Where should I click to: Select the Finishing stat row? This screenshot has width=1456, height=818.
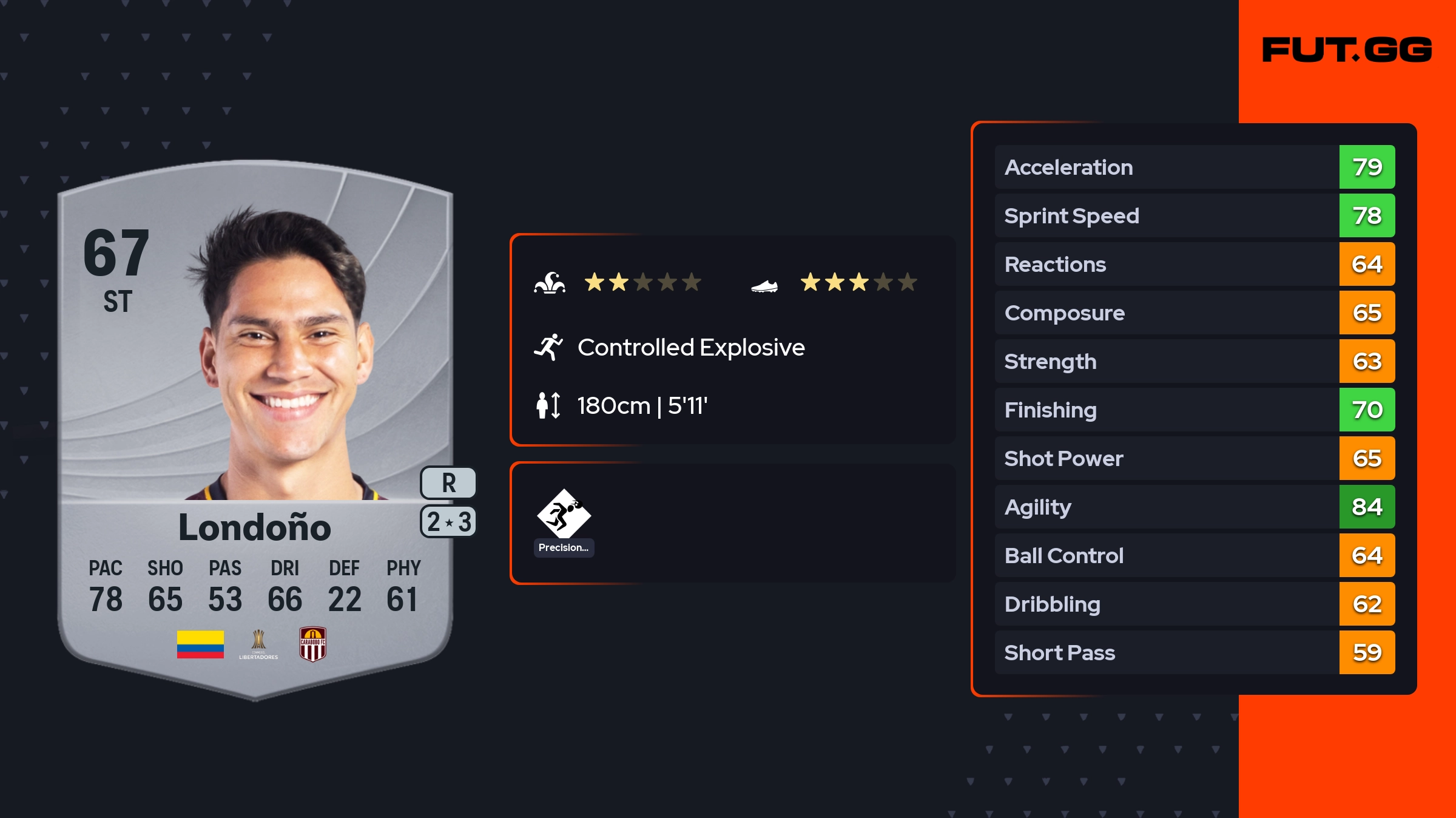tap(1194, 410)
